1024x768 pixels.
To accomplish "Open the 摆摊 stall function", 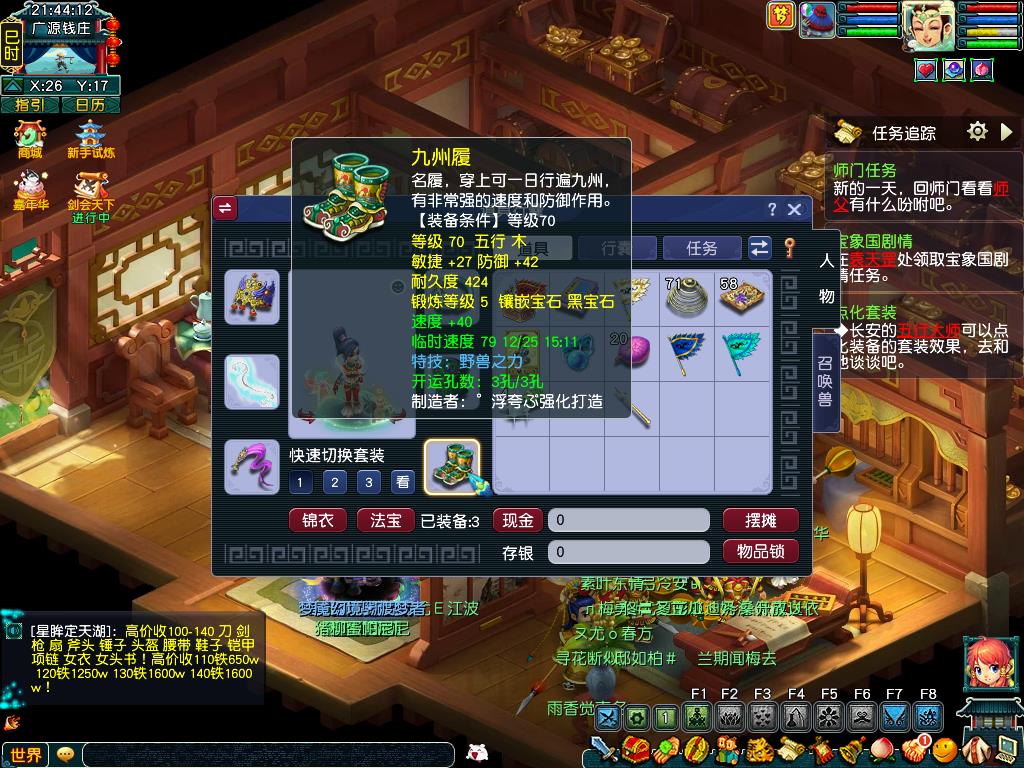I will (x=760, y=520).
